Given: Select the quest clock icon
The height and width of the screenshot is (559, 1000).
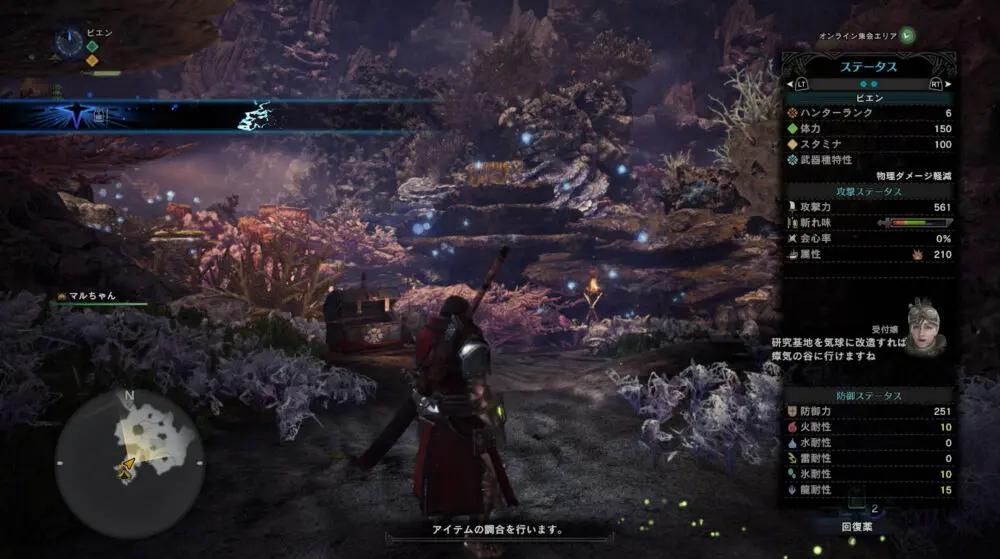Looking at the screenshot, I should (x=69, y=42).
